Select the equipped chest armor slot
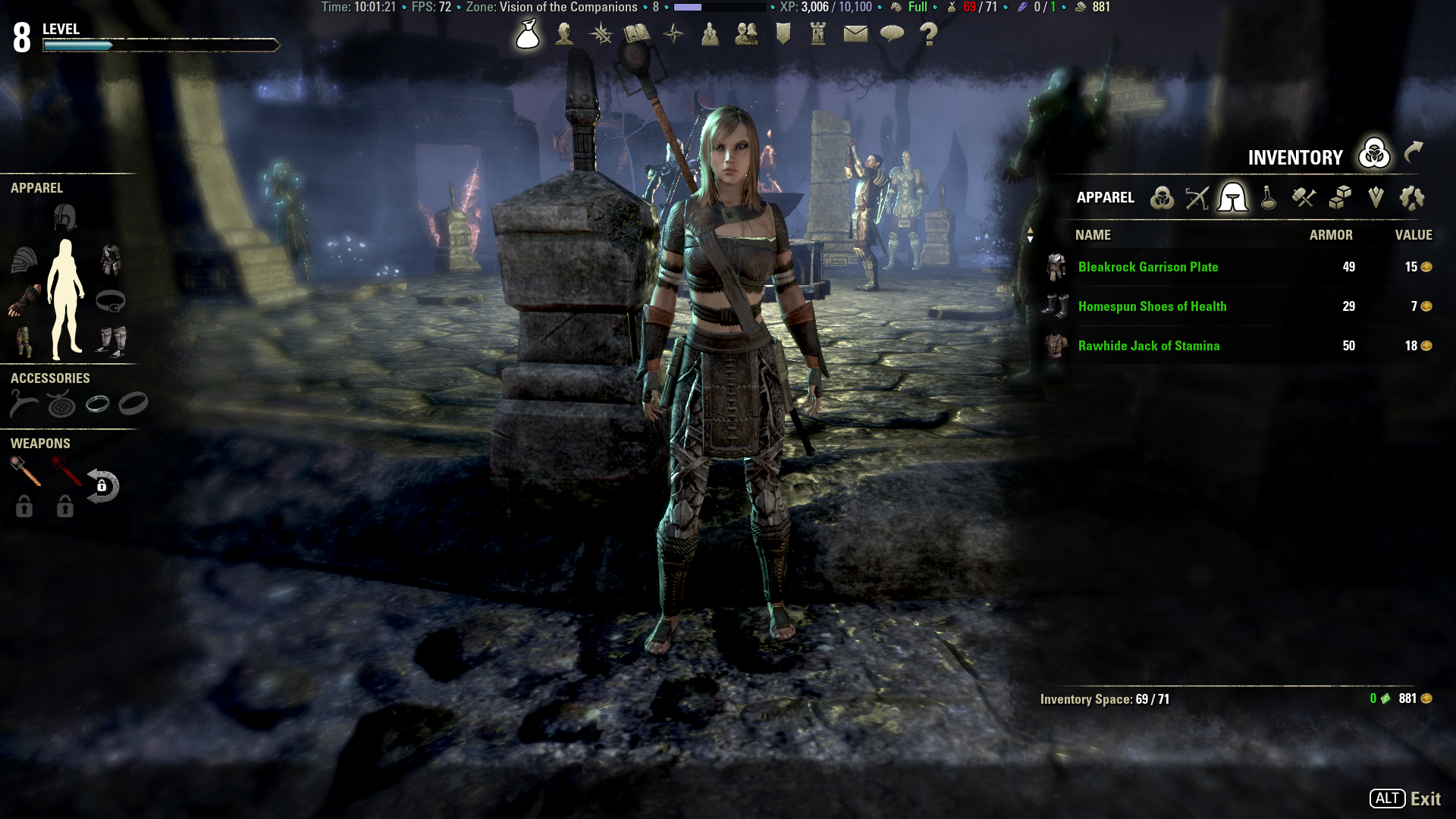 [x=111, y=260]
